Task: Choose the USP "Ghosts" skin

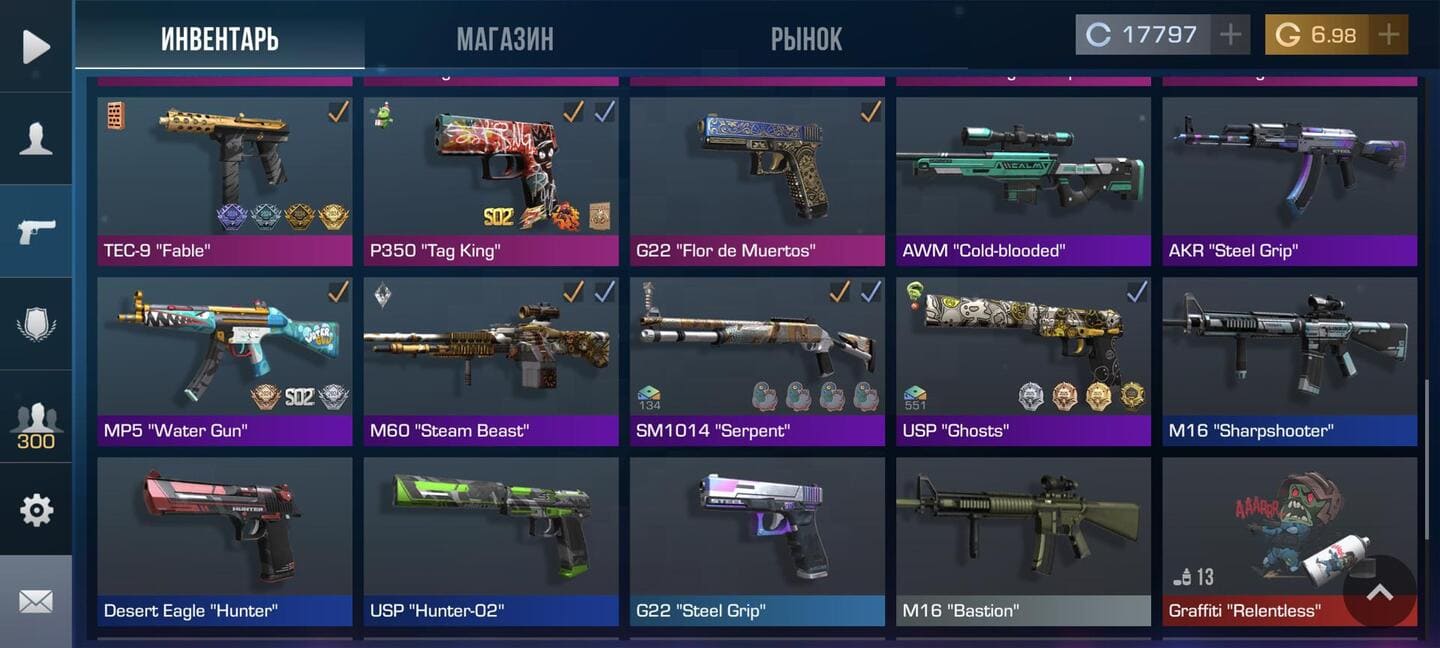Action: tap(1023, 360)
